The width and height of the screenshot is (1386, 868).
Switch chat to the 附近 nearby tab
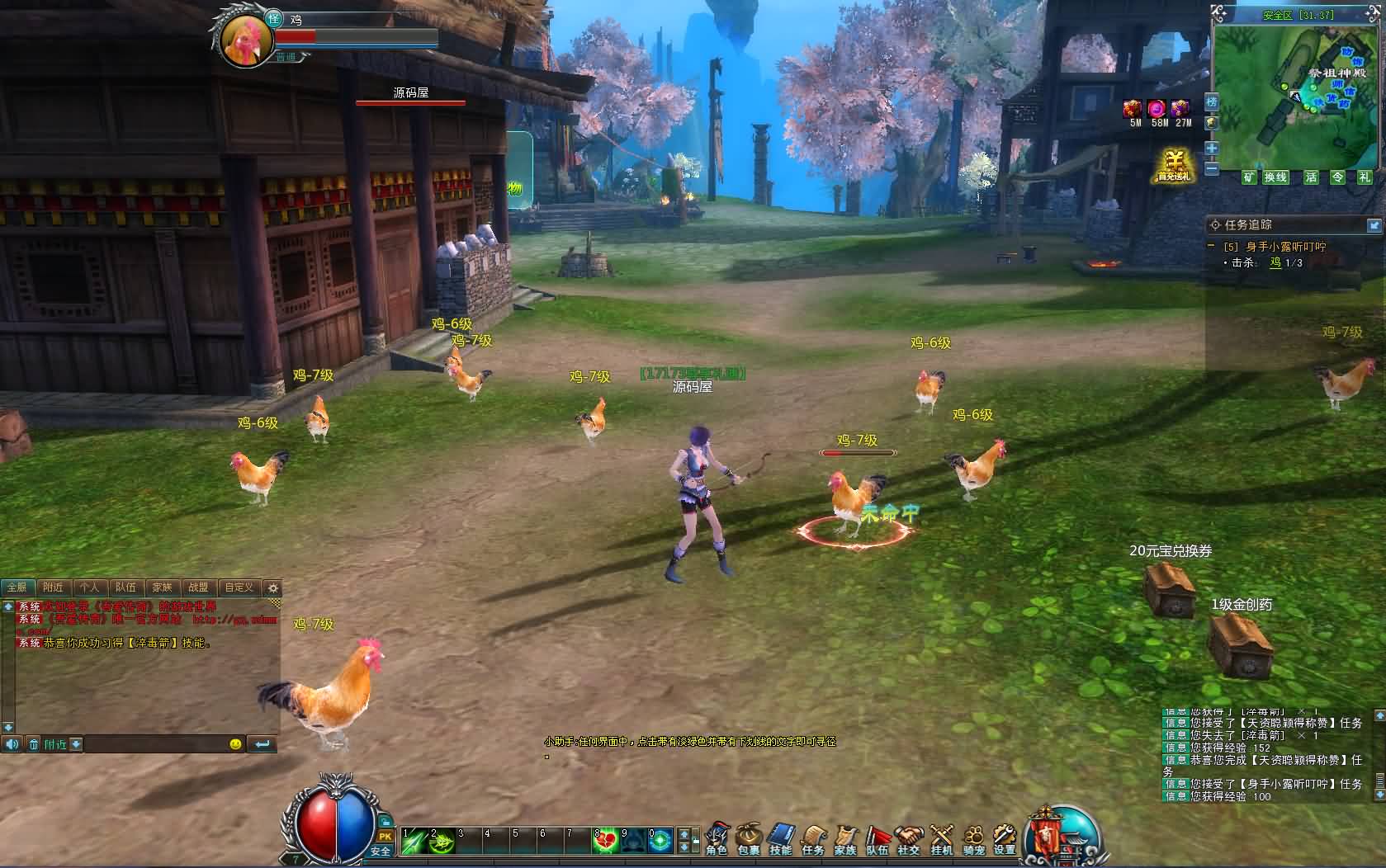coord(53,587)
